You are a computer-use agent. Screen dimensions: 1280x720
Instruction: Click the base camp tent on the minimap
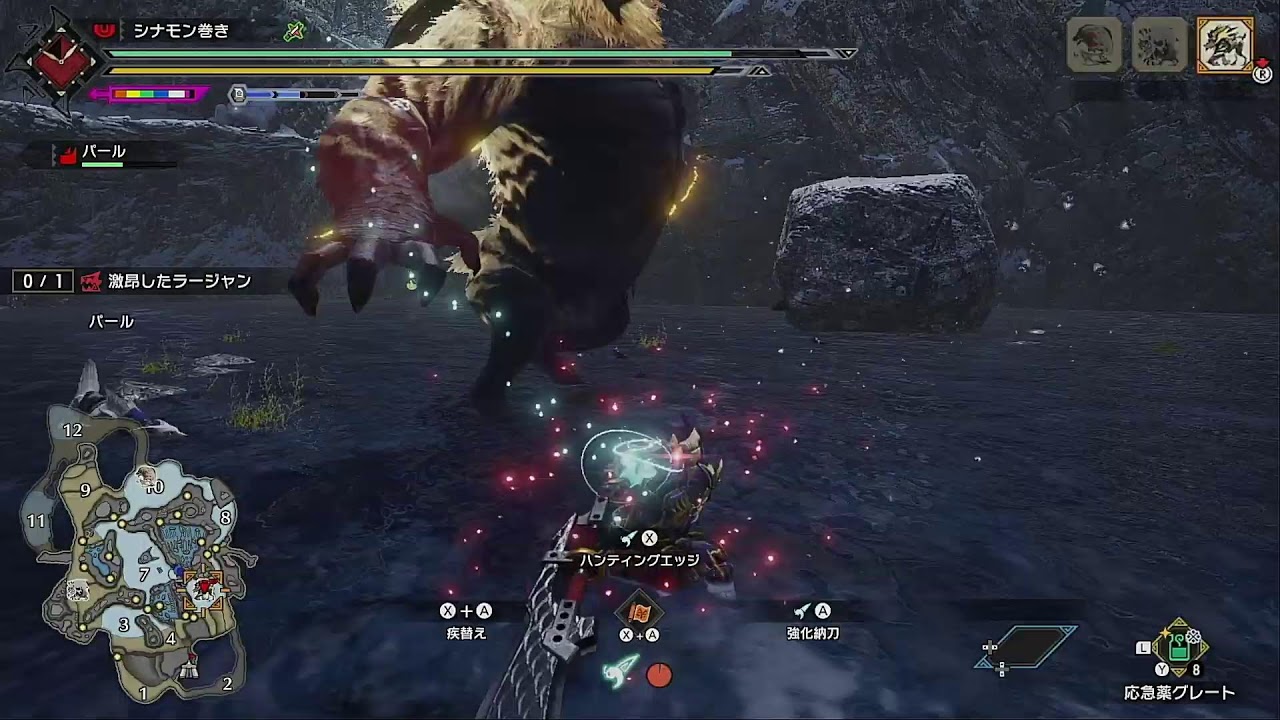[x=187, y=673]
